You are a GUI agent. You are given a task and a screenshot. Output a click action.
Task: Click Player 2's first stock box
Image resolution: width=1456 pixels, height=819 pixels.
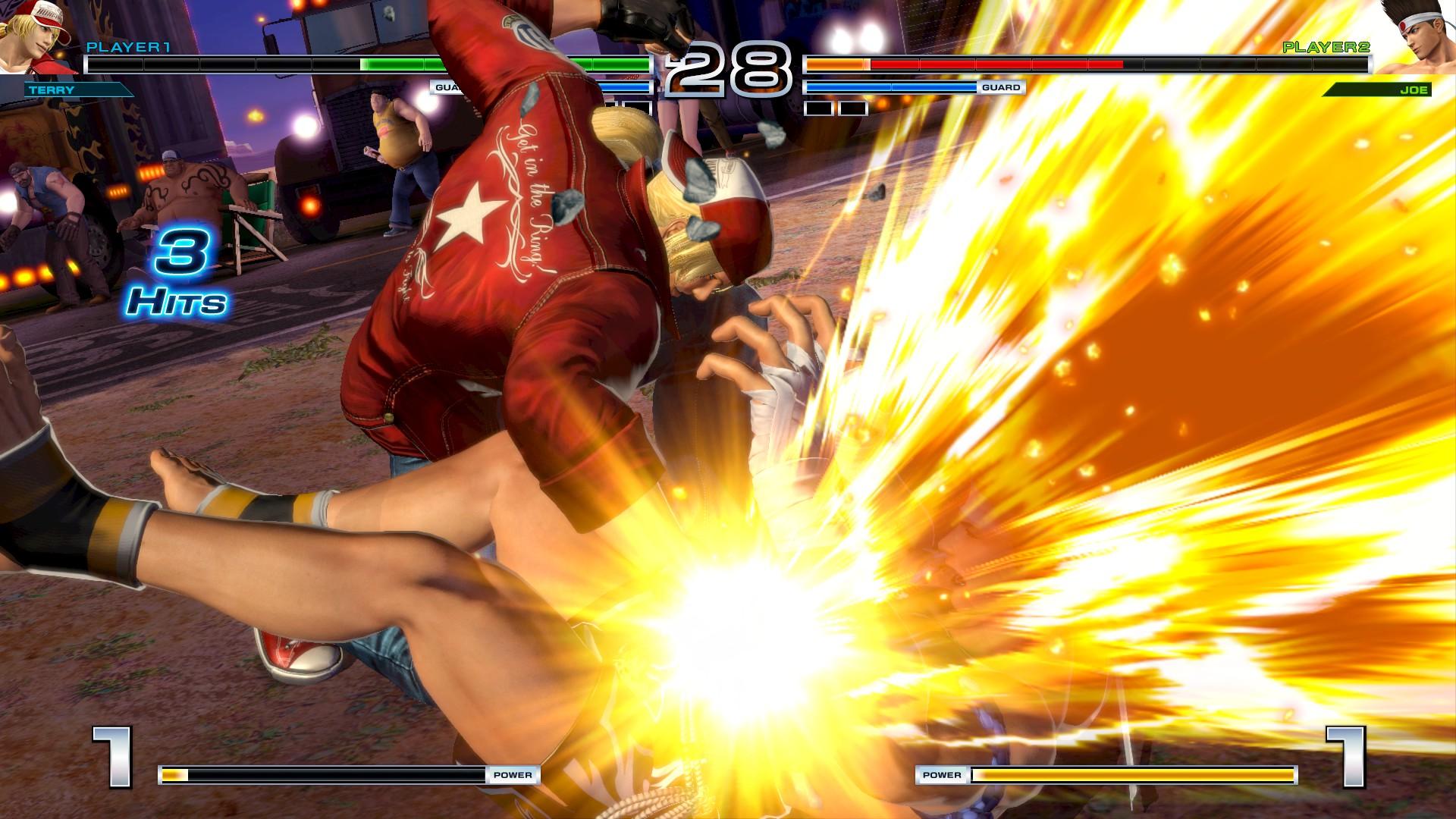(x=819, y=108)
